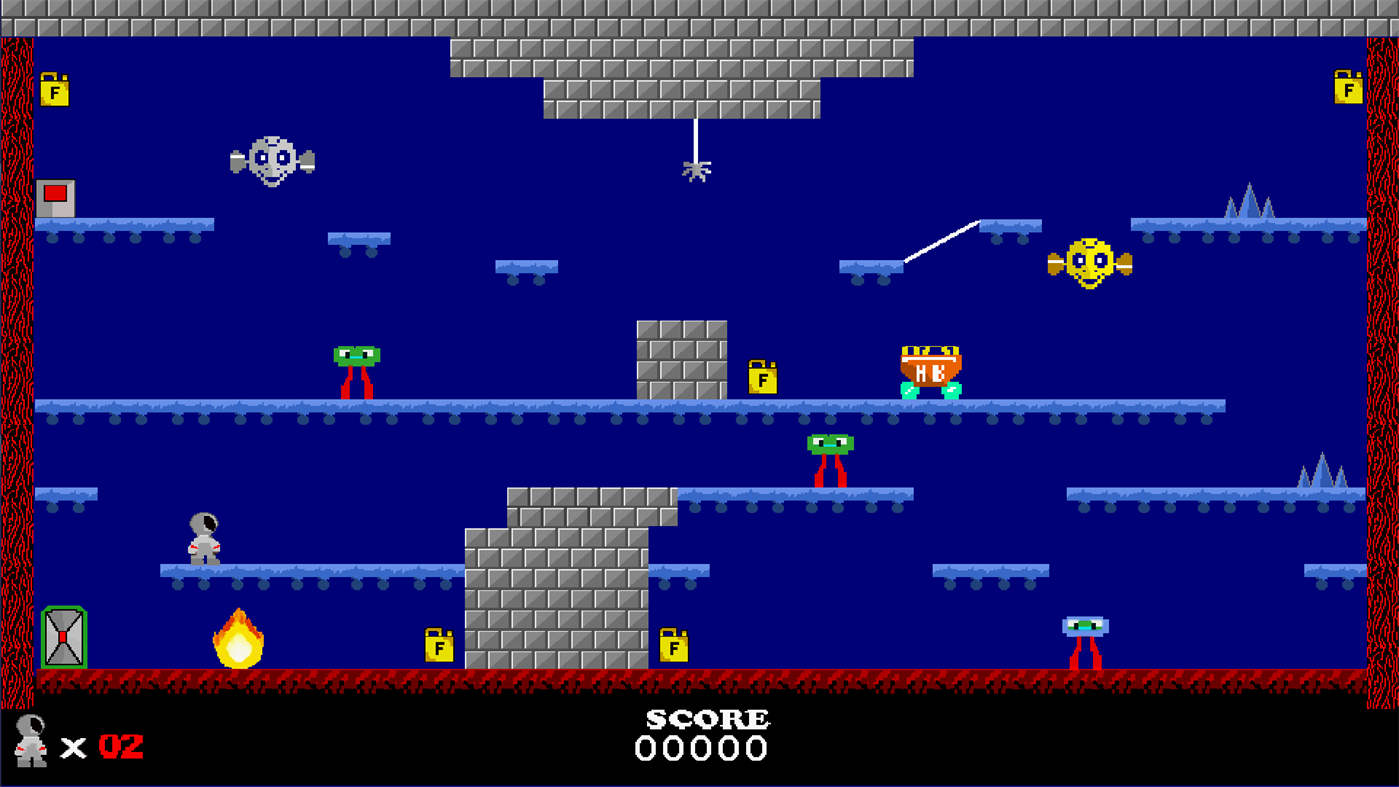Open the green exit door

click(64, 638)
